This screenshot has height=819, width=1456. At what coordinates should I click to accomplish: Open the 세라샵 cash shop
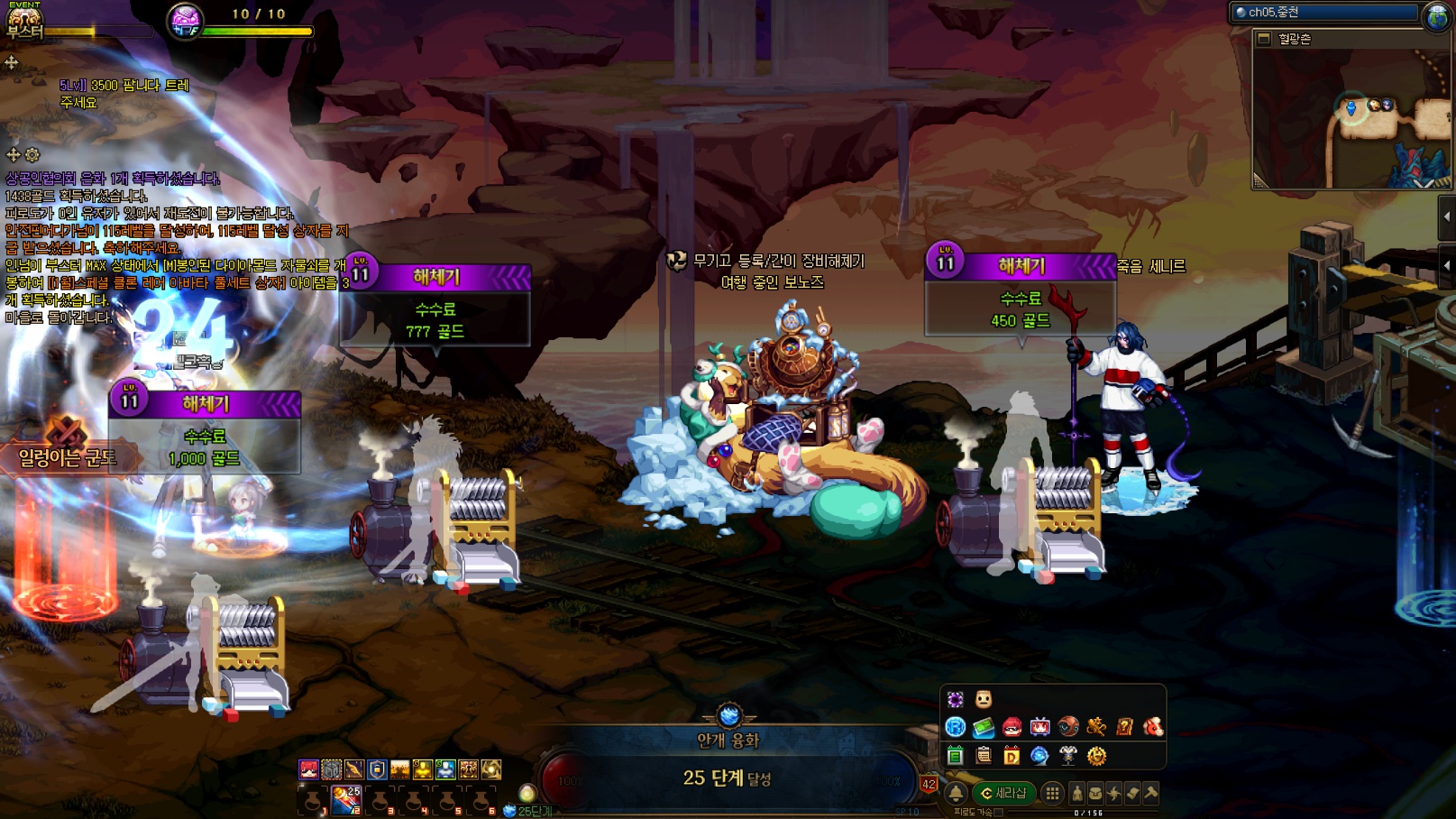coord(1003,793)
